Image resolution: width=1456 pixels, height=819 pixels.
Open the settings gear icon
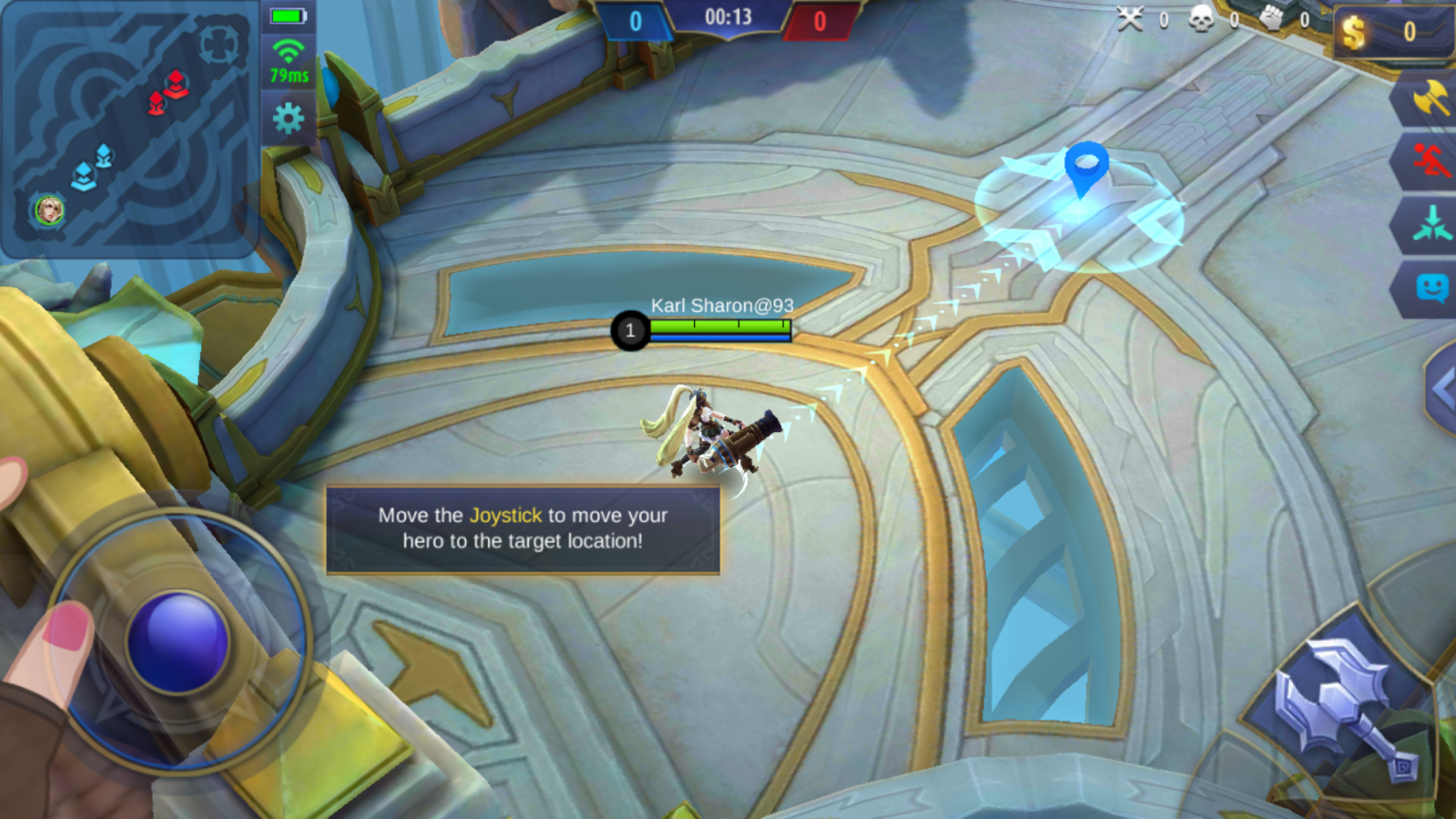click(x=288, y=118)
